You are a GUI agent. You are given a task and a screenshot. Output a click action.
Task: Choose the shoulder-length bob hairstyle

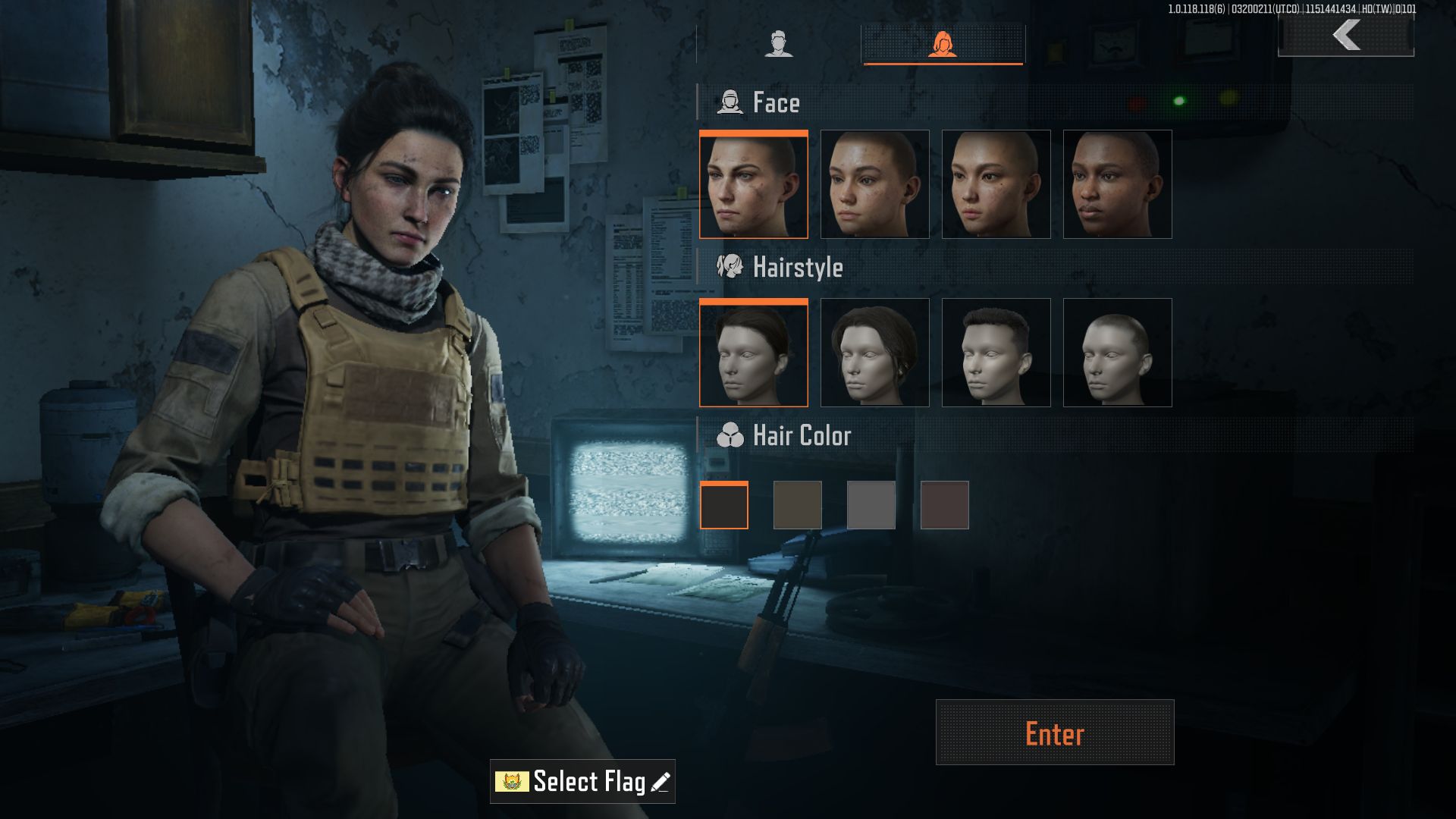874,353
